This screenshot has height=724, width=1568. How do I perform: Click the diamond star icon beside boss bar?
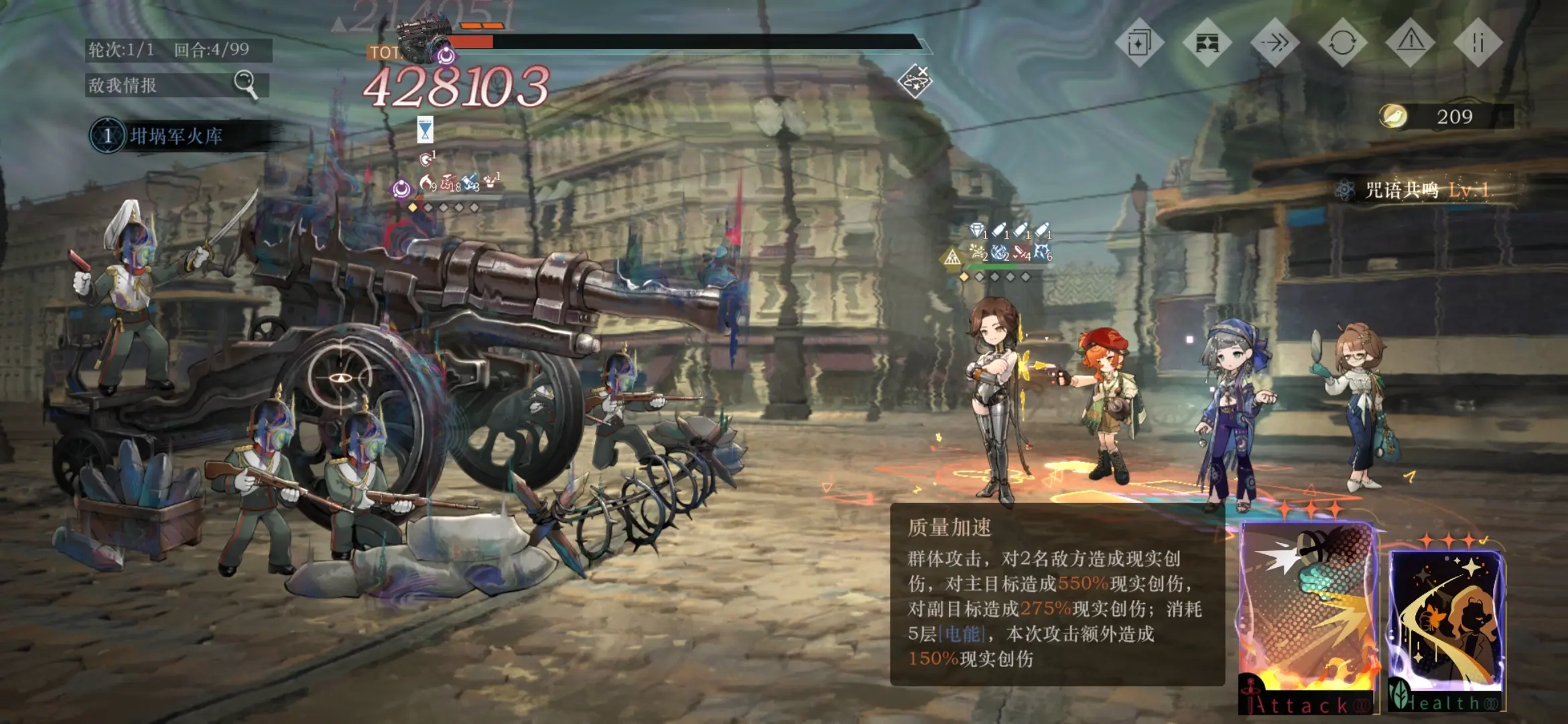(x=915, y=81)
